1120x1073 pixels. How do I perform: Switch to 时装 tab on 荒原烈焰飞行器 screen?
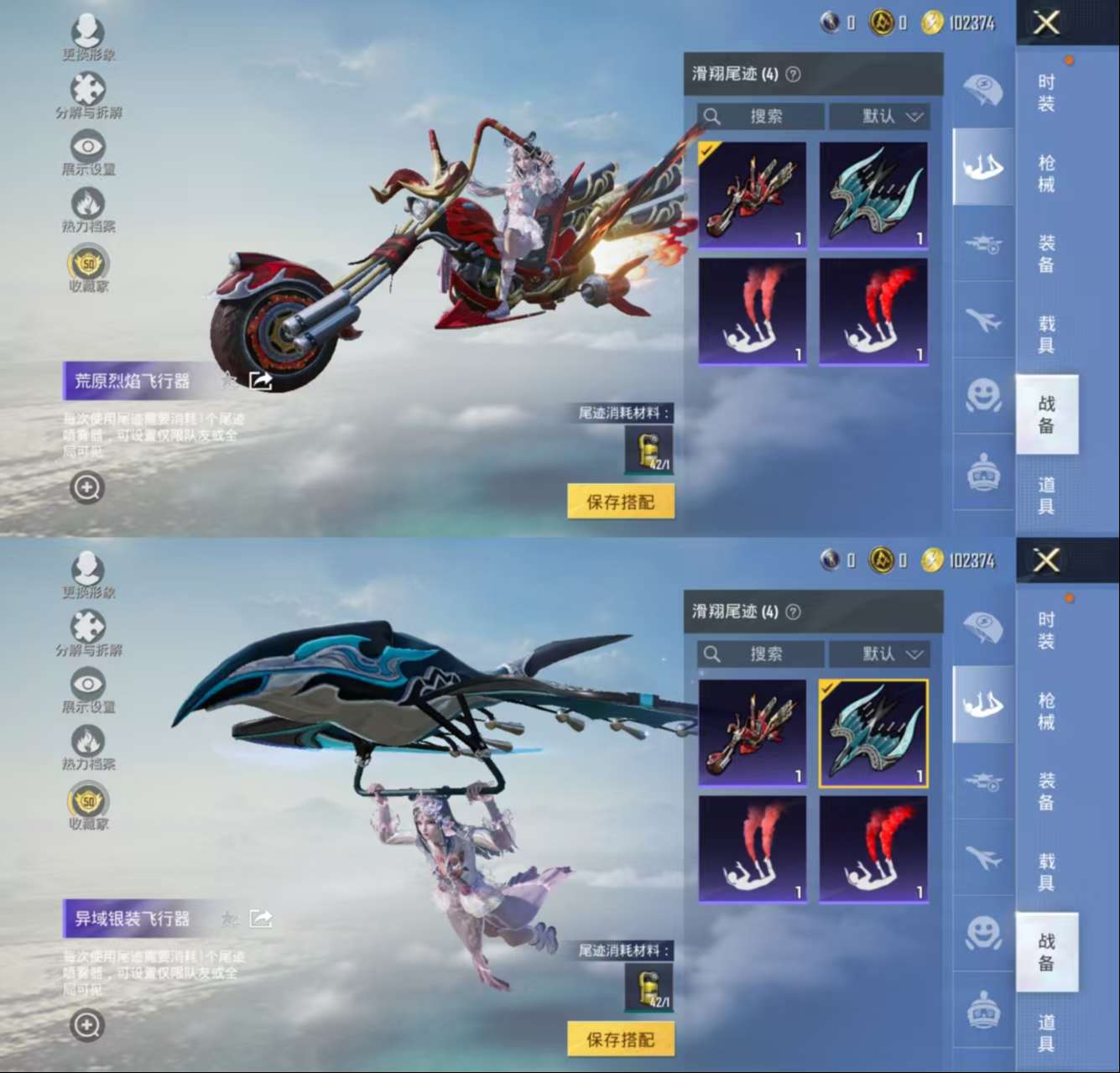point(1046,92)
